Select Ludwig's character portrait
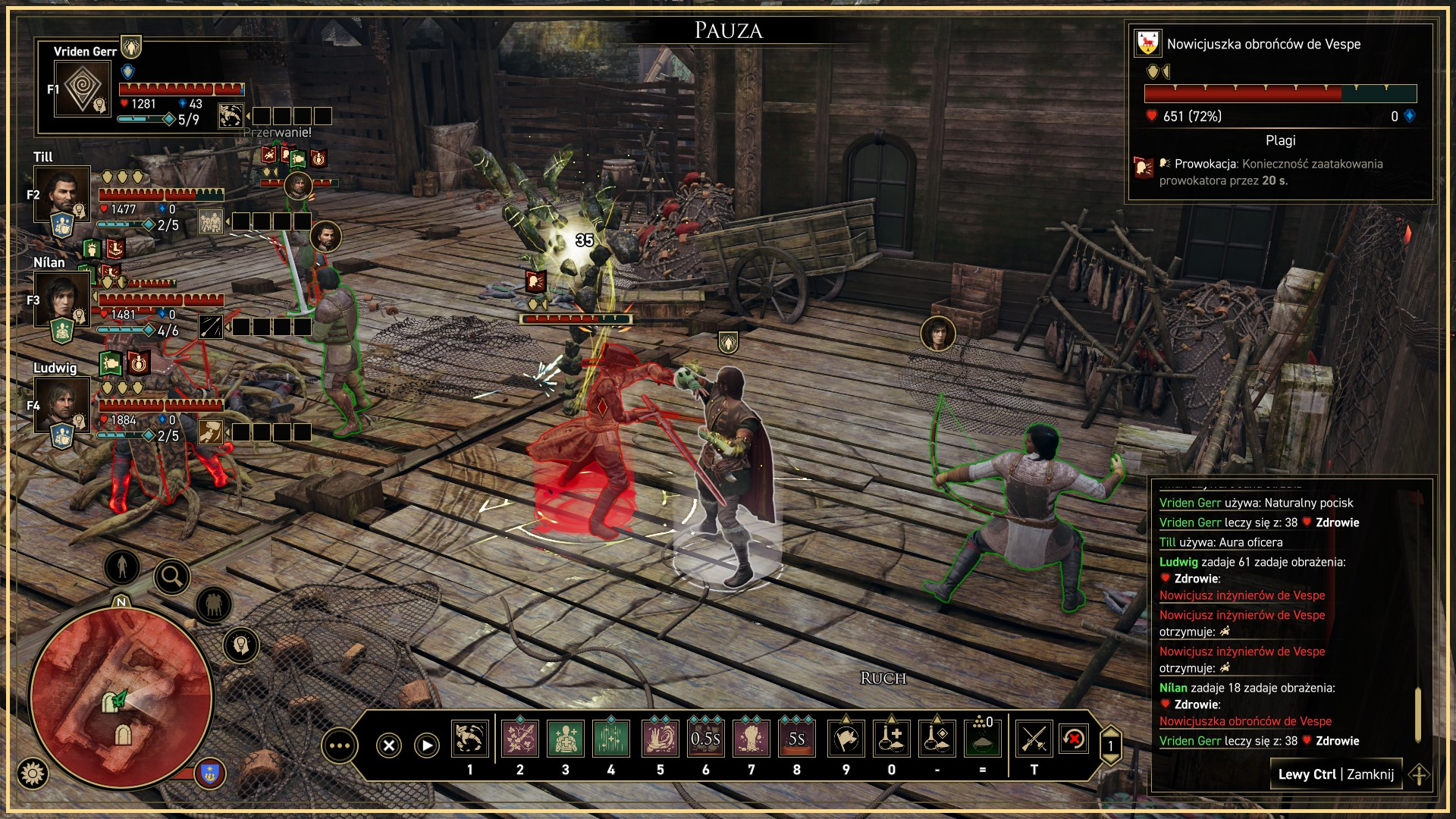 (63, 404)
